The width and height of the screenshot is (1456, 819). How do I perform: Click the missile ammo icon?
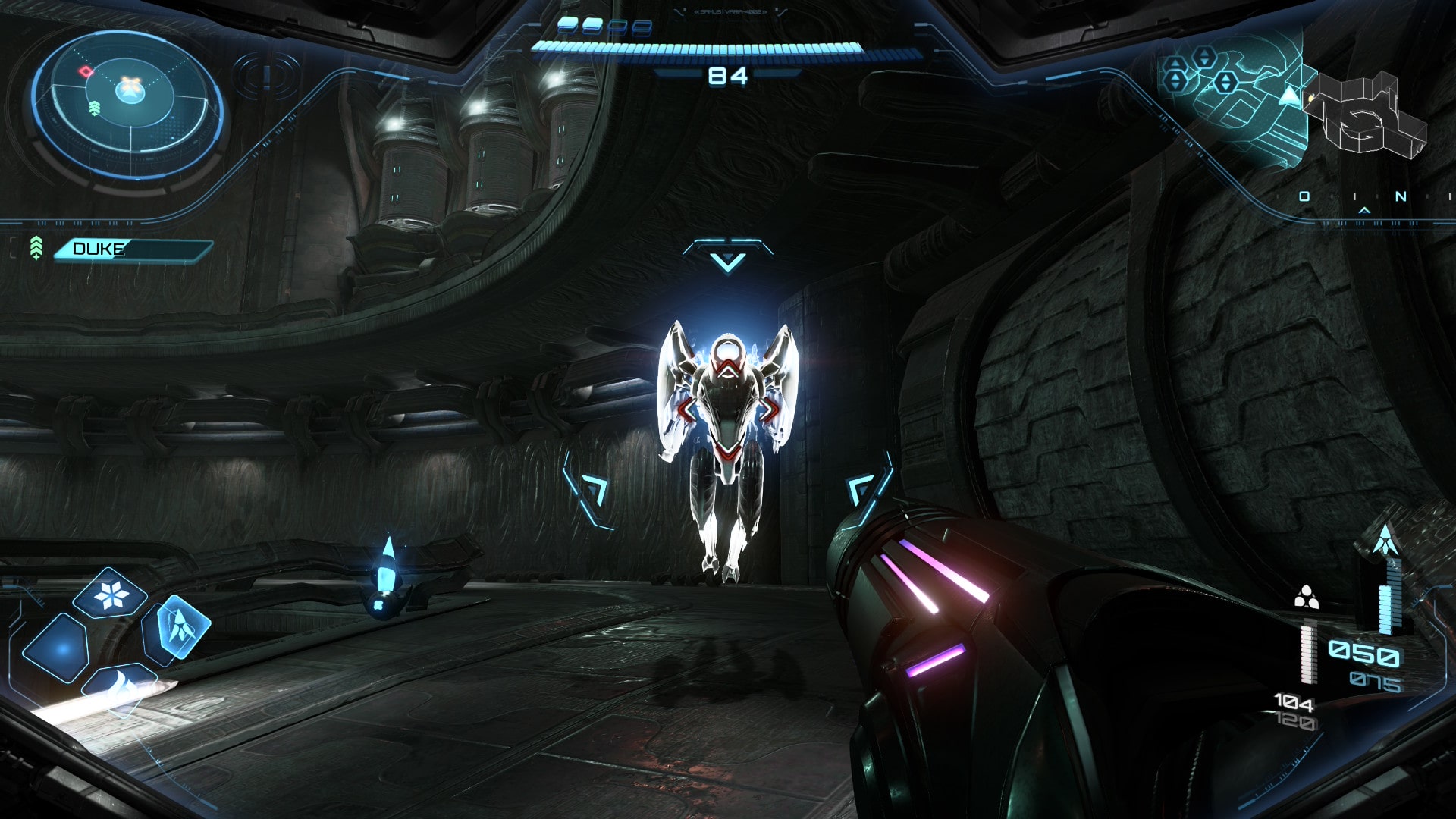[x=1385, y=539]
